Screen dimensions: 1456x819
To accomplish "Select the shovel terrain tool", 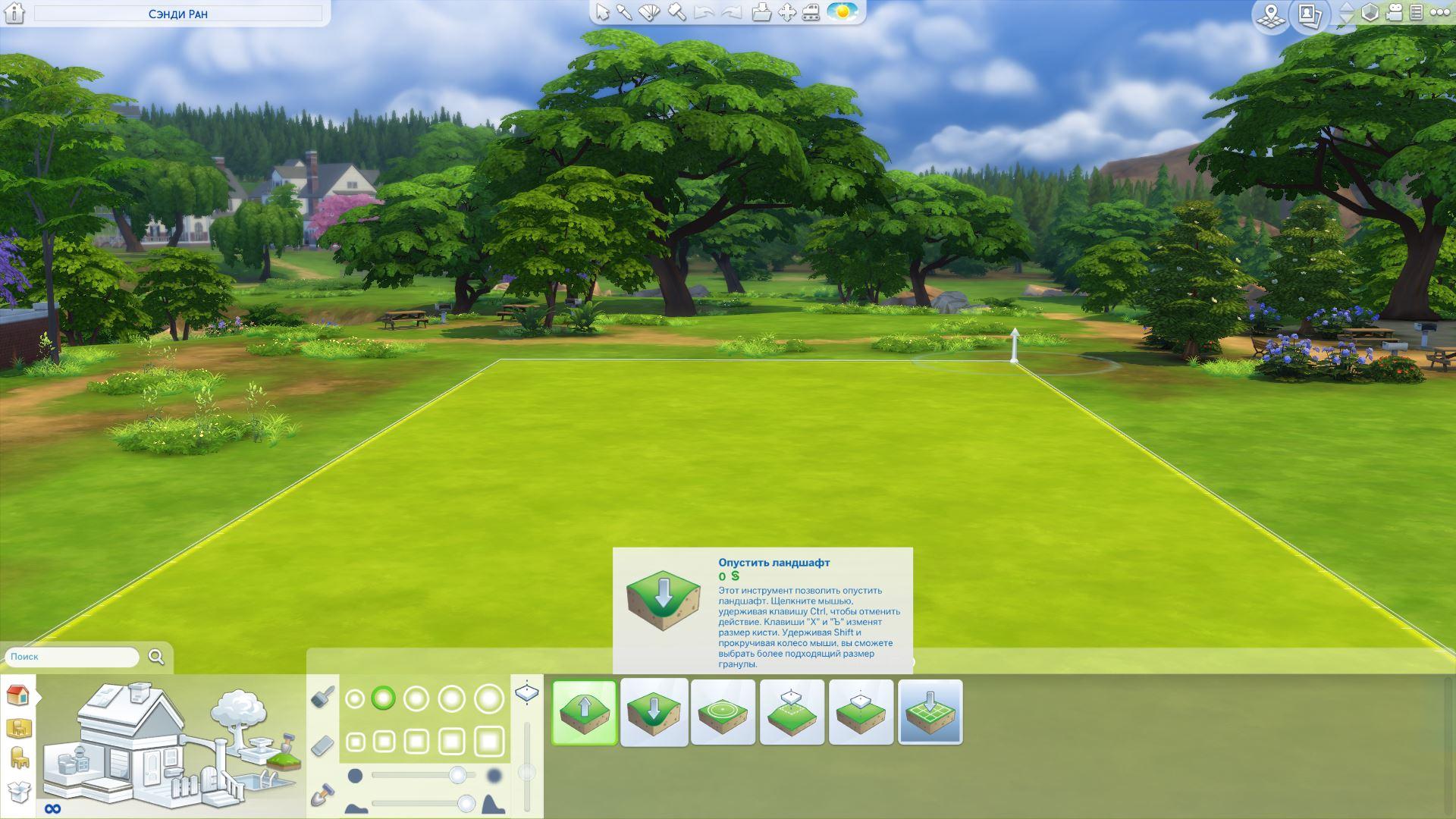I will click(323, 795).
